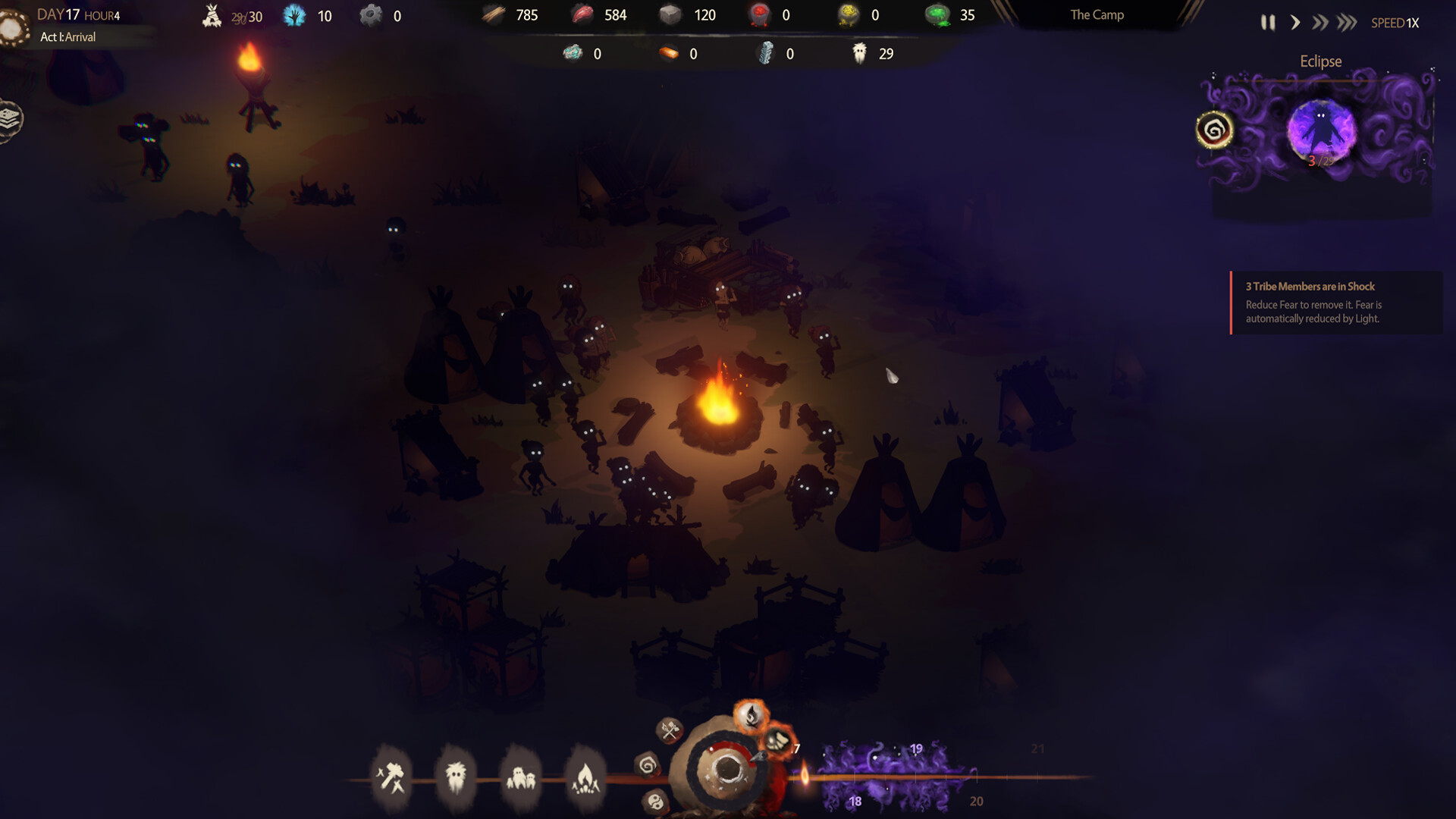
Task: Click the spiral rune beside the fire wheel
Action: point(647,766)
